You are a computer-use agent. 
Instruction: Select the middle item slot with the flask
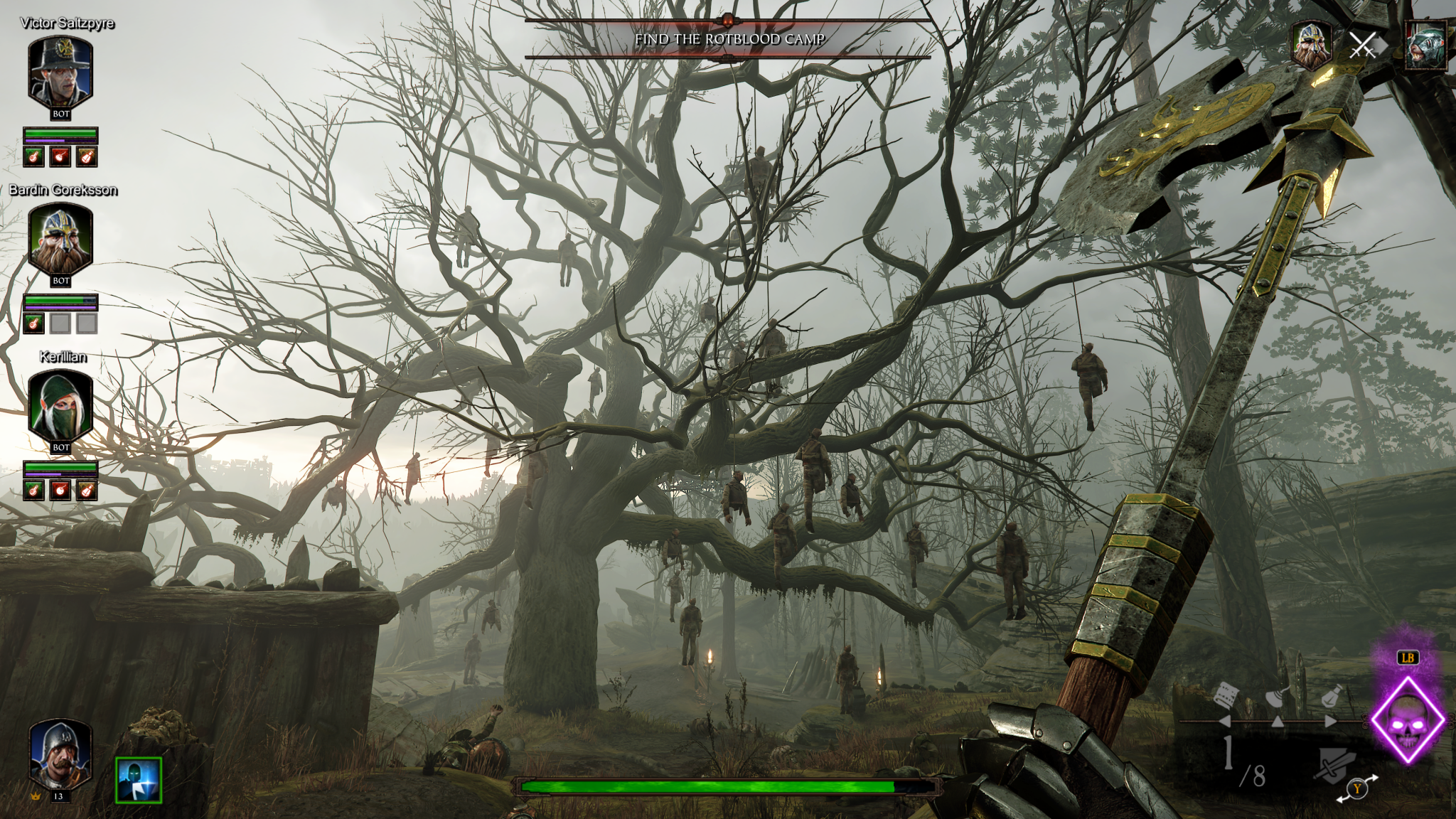click(1278, 698)
